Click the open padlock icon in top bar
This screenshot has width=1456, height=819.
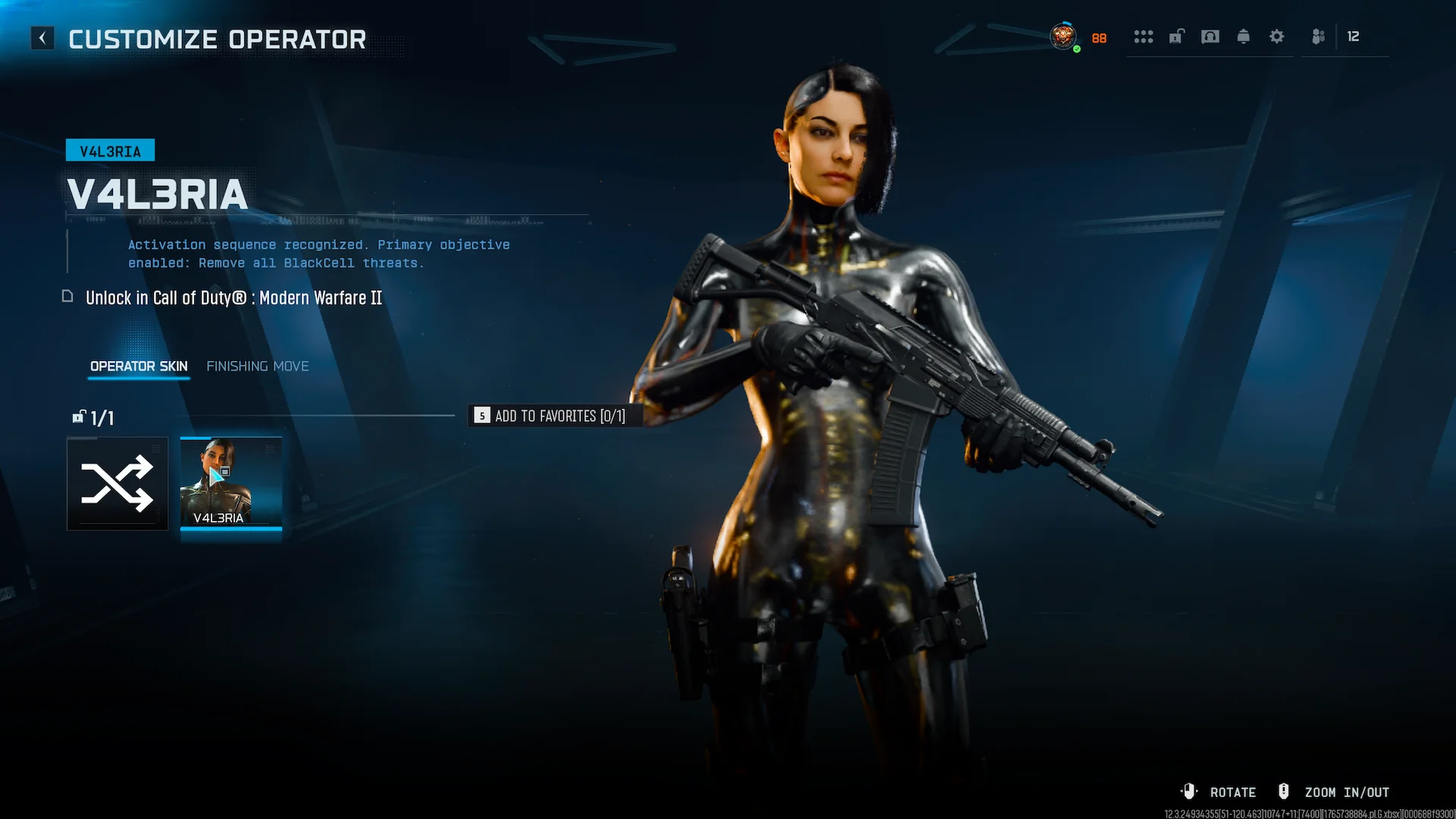pos(1176,36)
